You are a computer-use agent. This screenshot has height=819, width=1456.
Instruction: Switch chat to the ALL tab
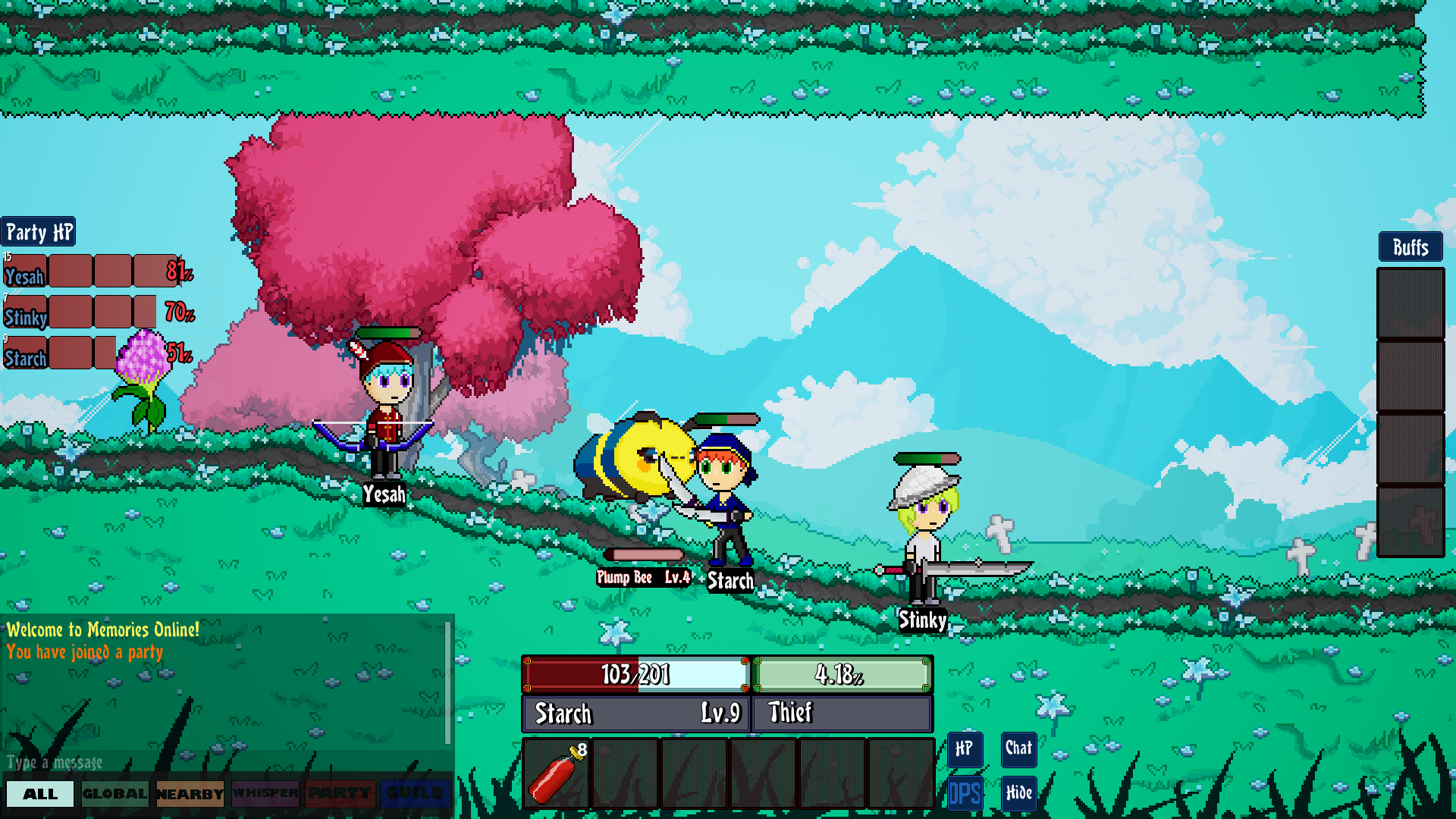[x=40, y=794]
